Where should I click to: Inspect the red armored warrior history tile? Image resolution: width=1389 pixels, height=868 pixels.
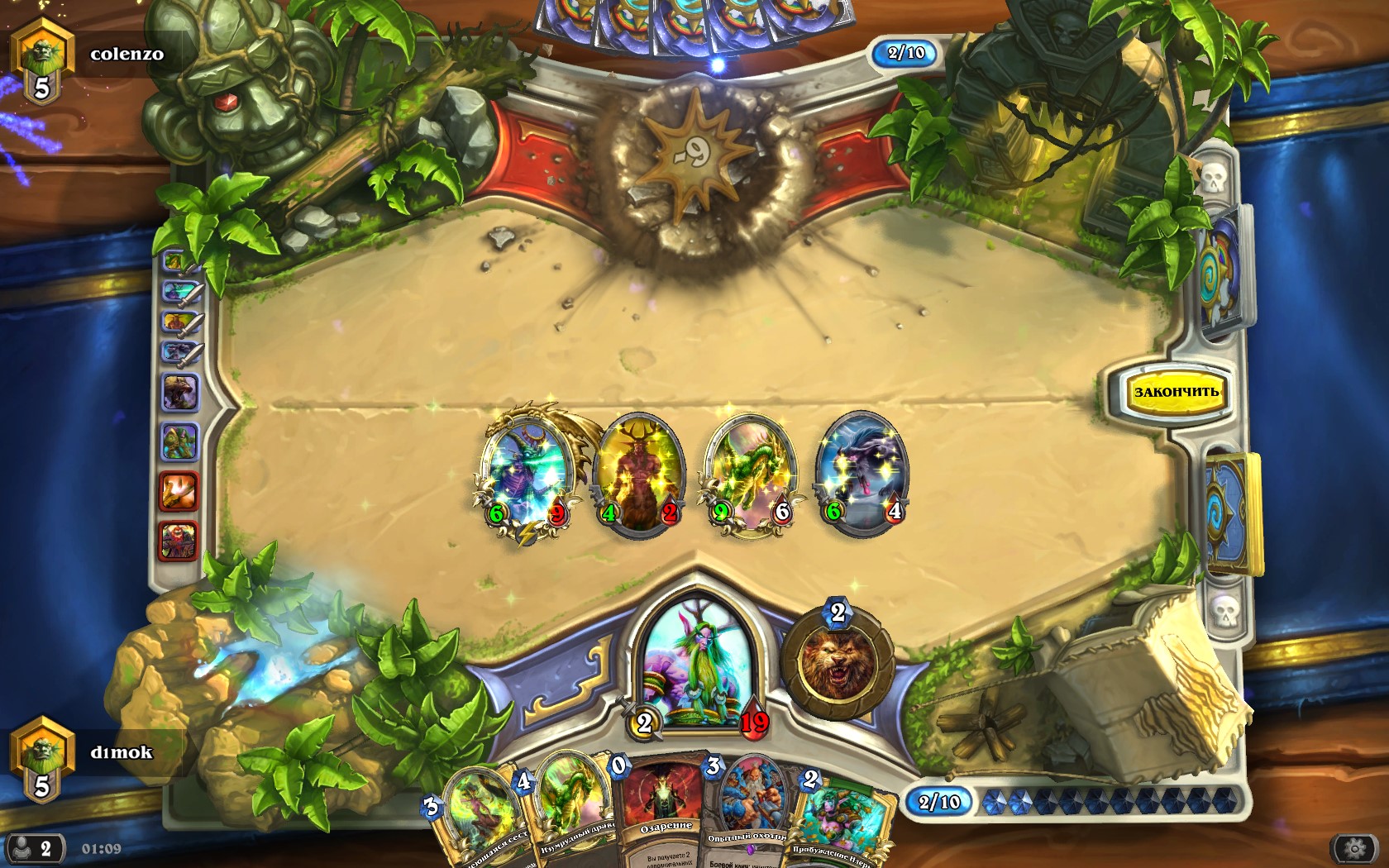tap(179, 540)
